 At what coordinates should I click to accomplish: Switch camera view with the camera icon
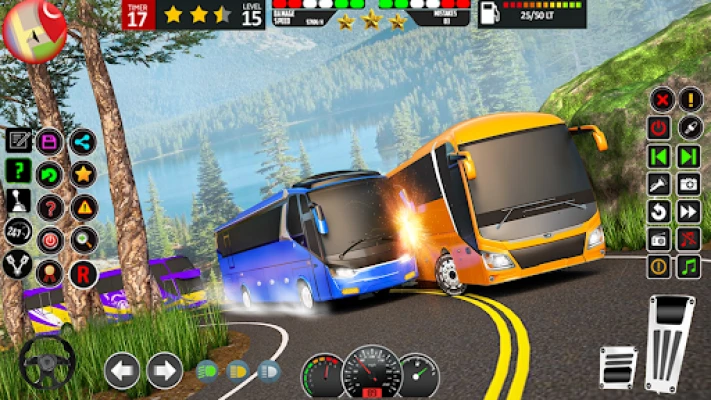click(688, 184)
